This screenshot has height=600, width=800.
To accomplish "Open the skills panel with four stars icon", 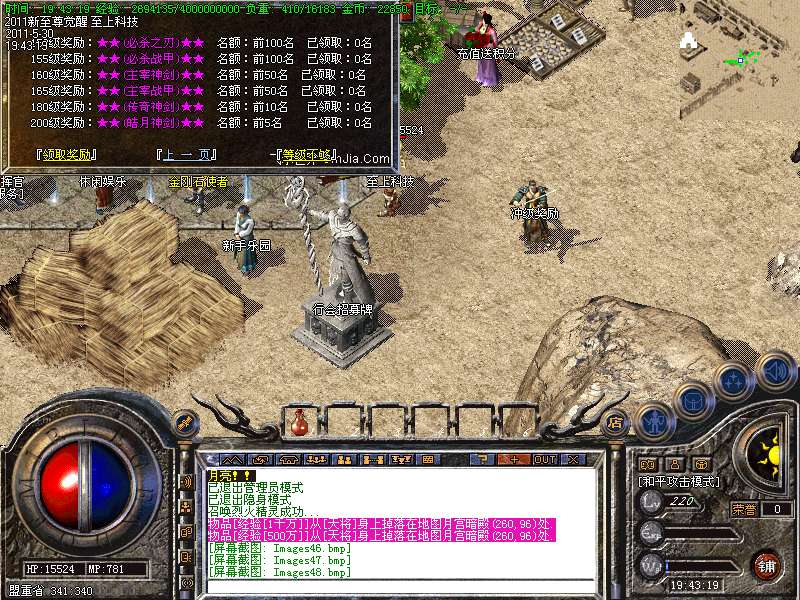I will [x=733, y=380].
